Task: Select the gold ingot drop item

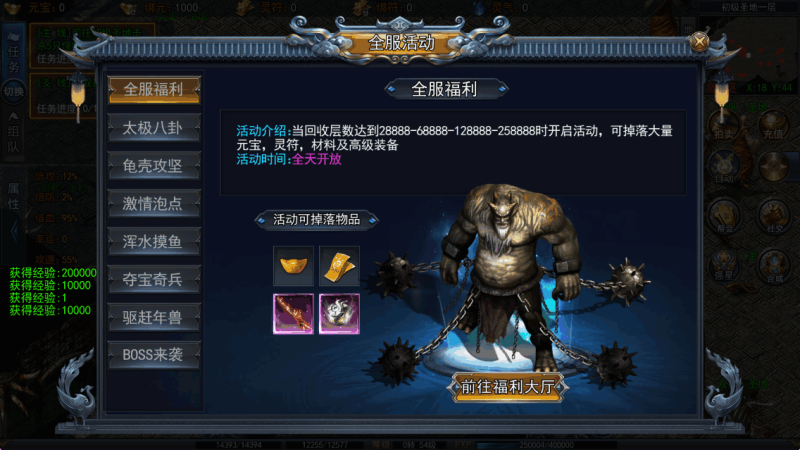Action: point(294,266)
